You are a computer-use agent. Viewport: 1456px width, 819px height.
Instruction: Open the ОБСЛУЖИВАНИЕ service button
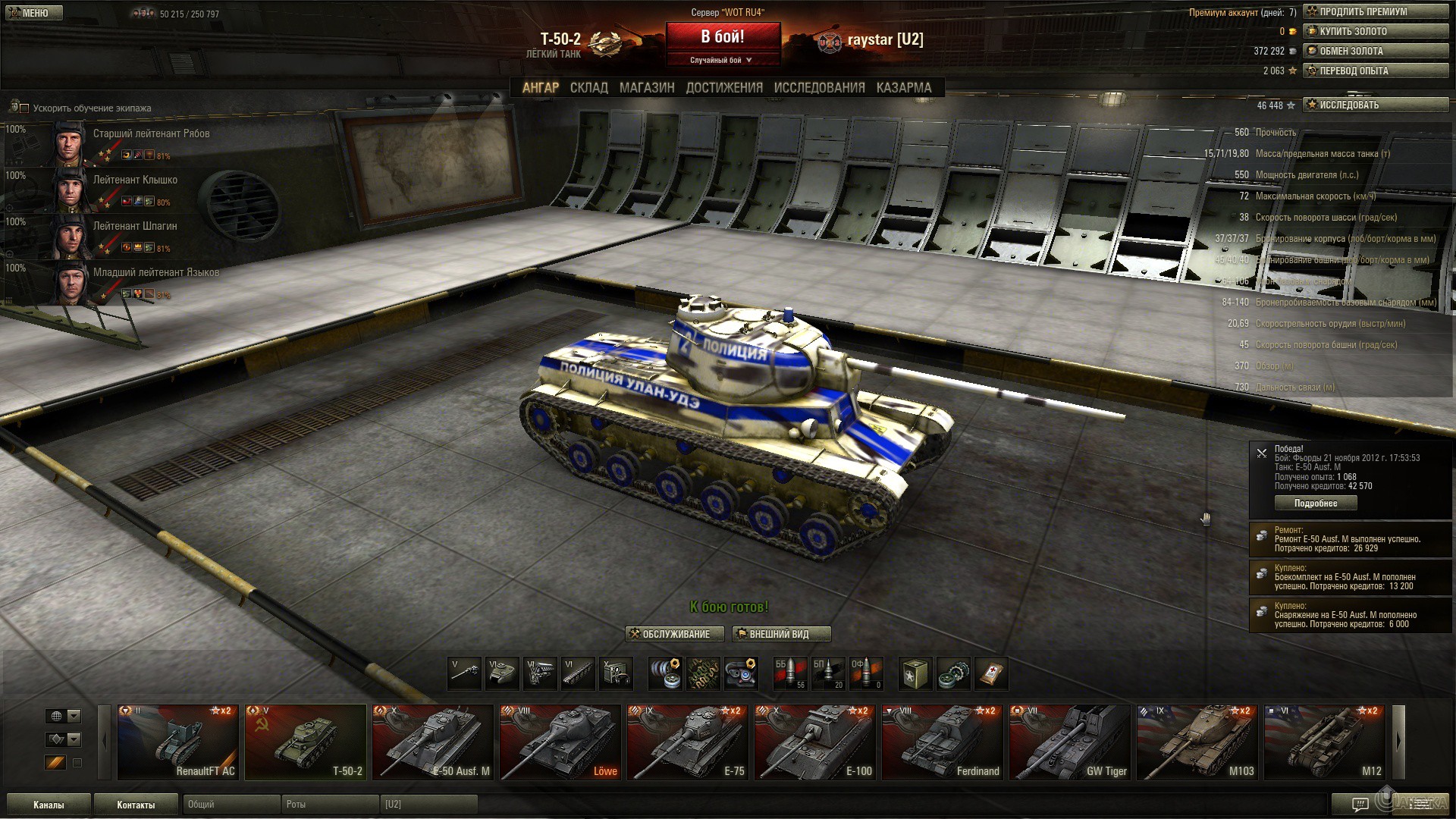[674, 634]
